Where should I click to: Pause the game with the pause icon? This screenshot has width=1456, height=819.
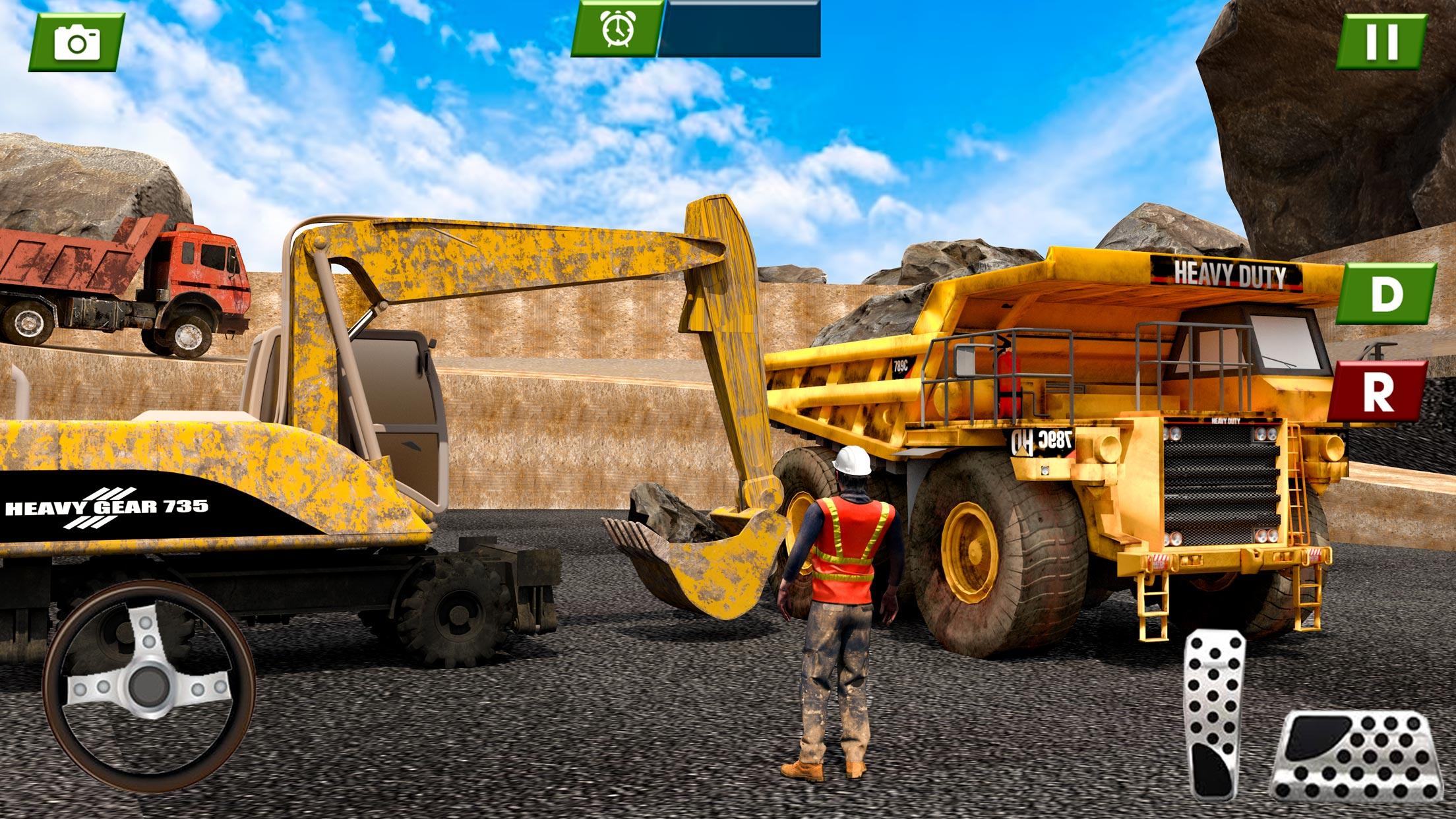1381,40
